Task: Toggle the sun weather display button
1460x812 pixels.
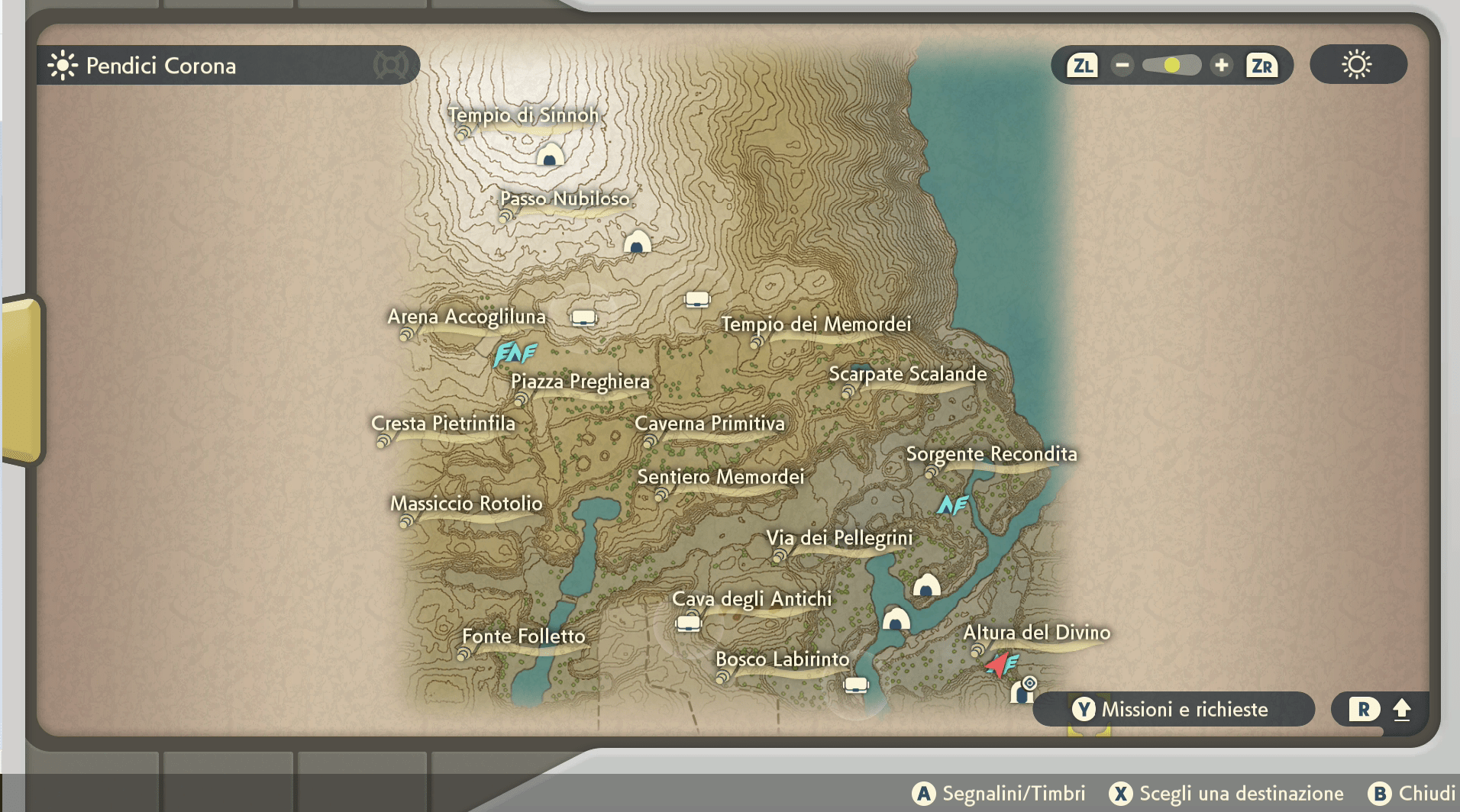Action: click(x=1357, y=65)
